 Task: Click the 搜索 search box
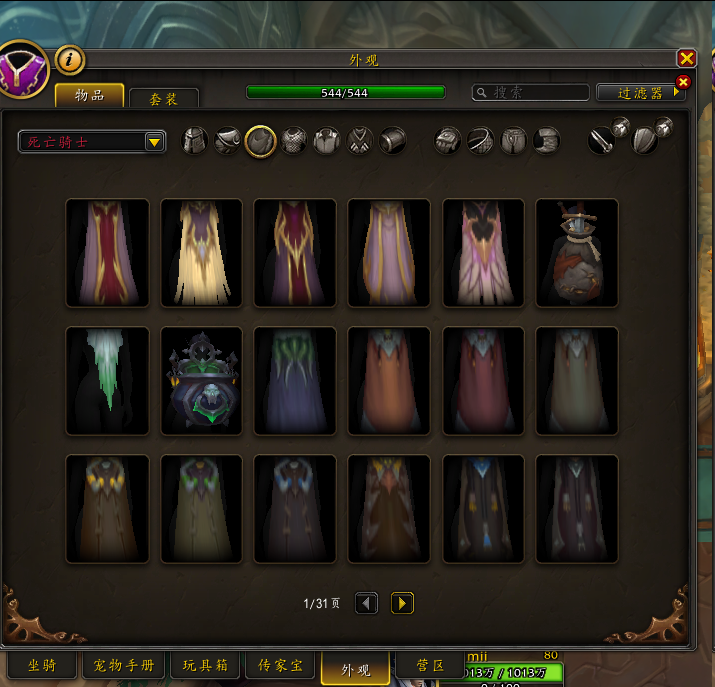[530, 93]
